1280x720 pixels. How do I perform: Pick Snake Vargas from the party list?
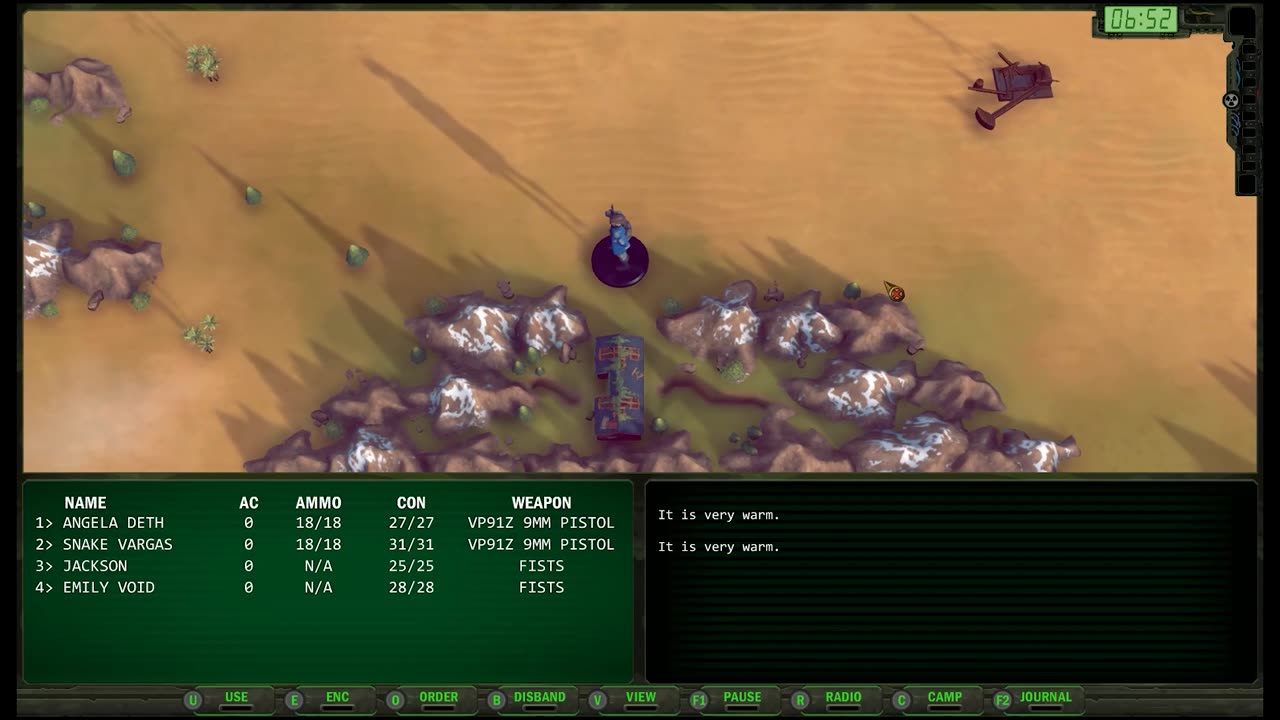point(117,545)
